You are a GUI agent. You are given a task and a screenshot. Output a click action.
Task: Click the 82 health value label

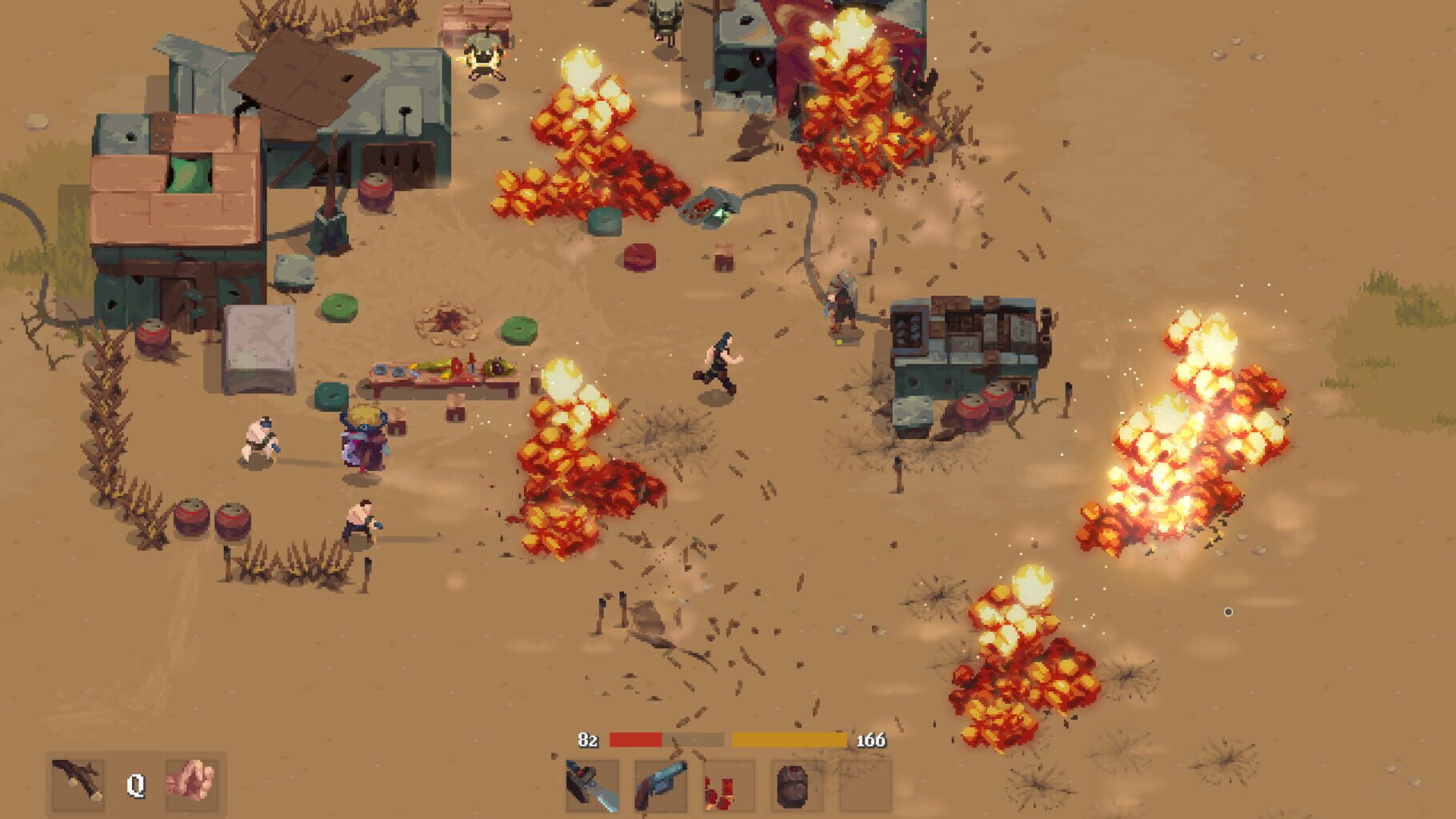coord(588,740)
